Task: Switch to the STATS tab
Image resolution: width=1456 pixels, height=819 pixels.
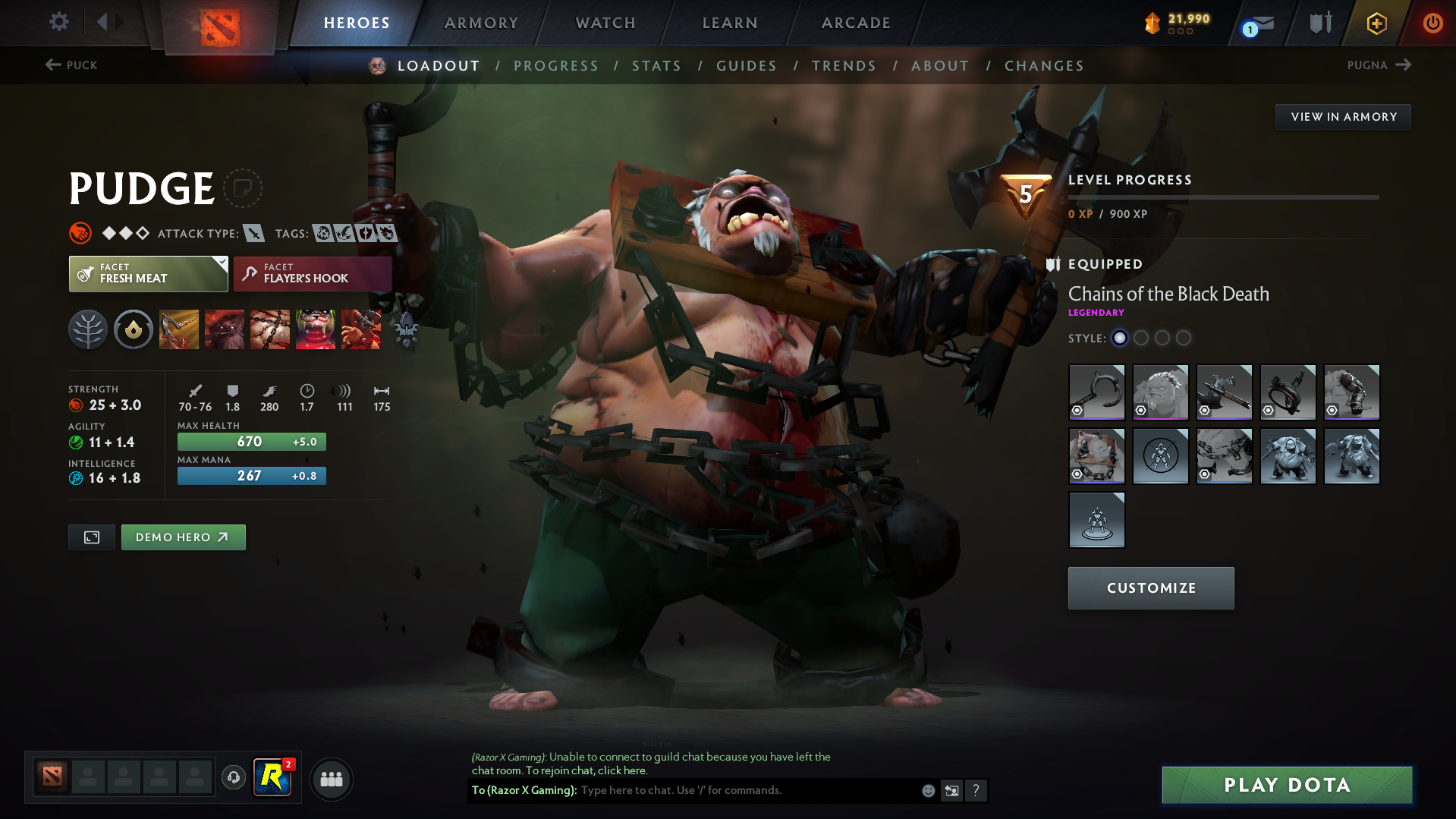Action: 656,66
